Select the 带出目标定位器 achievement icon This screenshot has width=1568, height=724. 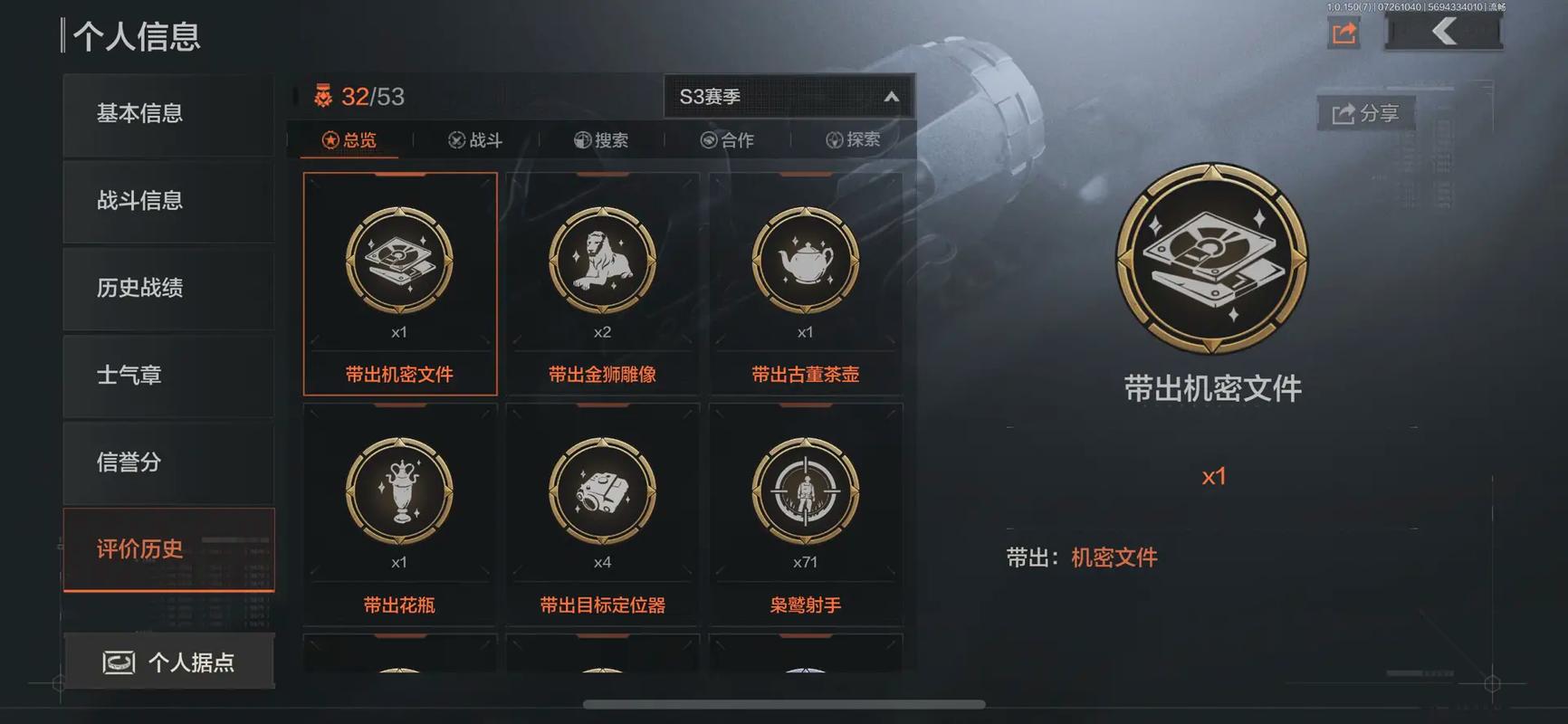coord(602,493)
